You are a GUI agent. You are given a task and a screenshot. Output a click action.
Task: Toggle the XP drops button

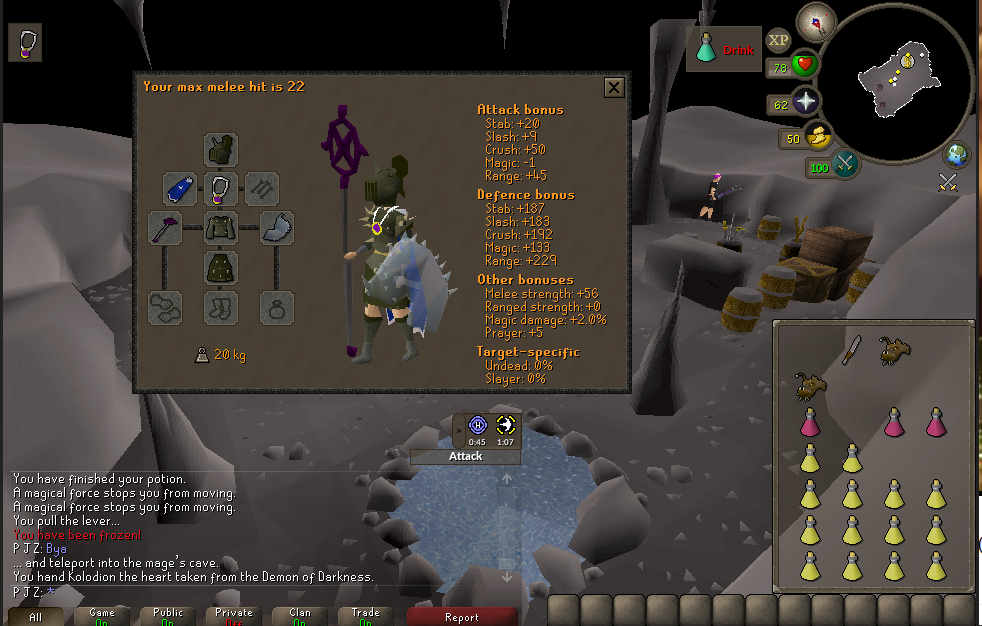pos(778,40)
